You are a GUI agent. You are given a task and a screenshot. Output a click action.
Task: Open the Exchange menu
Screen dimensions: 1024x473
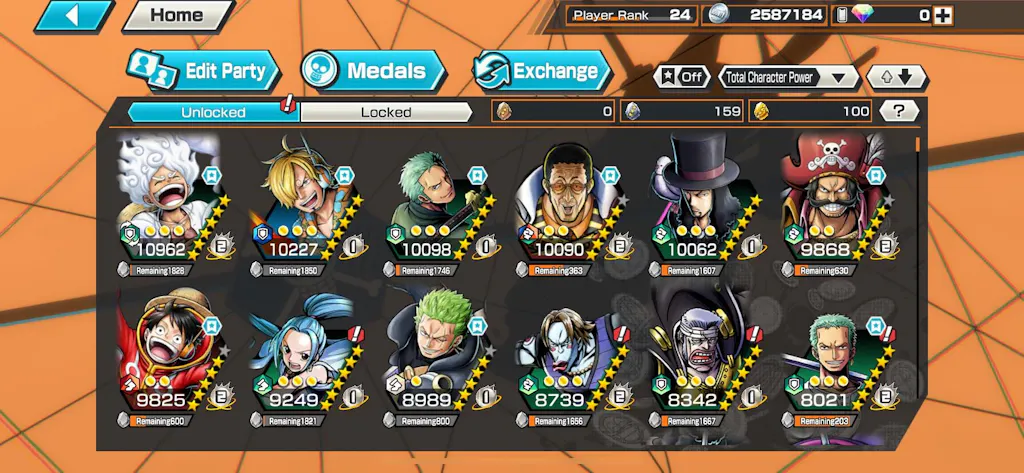tap(541, 71)
